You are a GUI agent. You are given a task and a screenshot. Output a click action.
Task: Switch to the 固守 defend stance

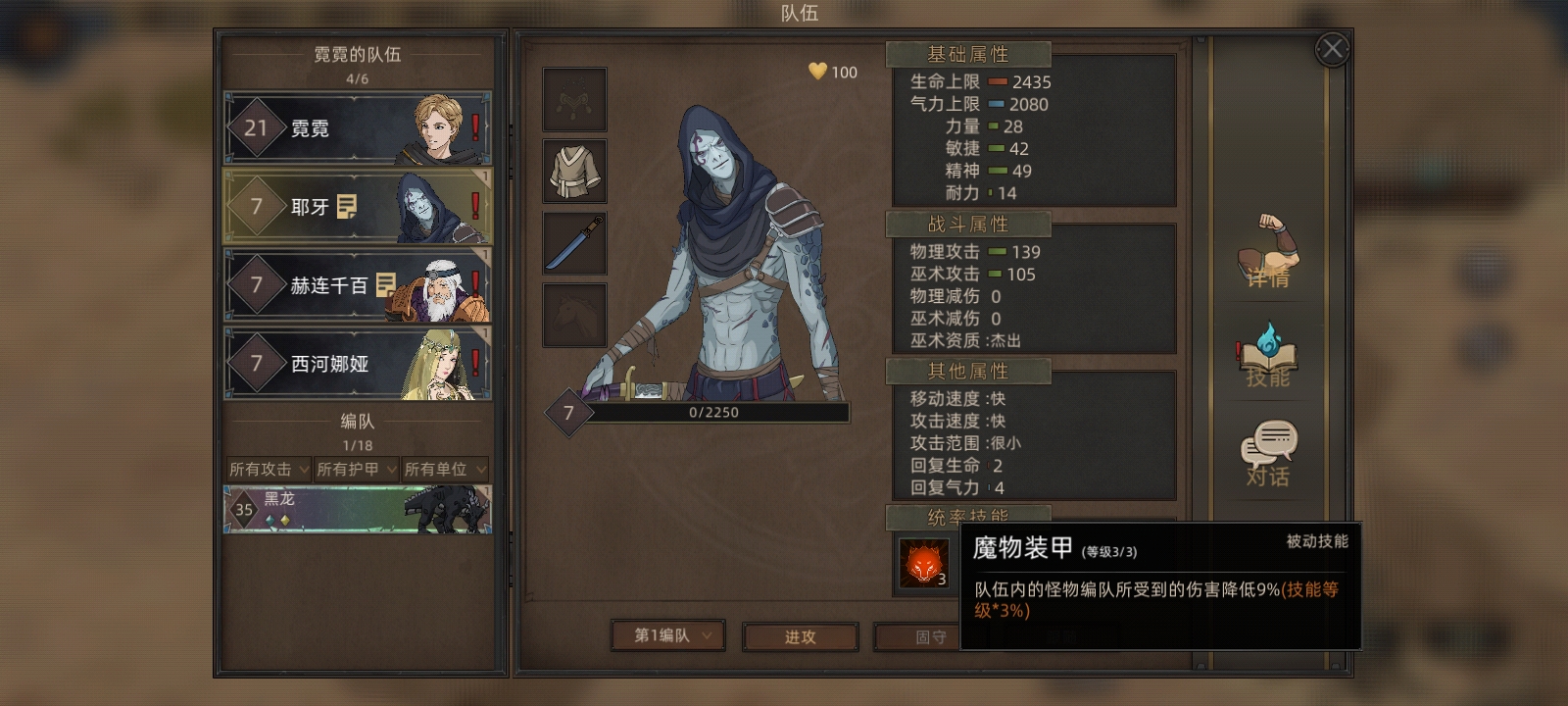pos(930,637)
